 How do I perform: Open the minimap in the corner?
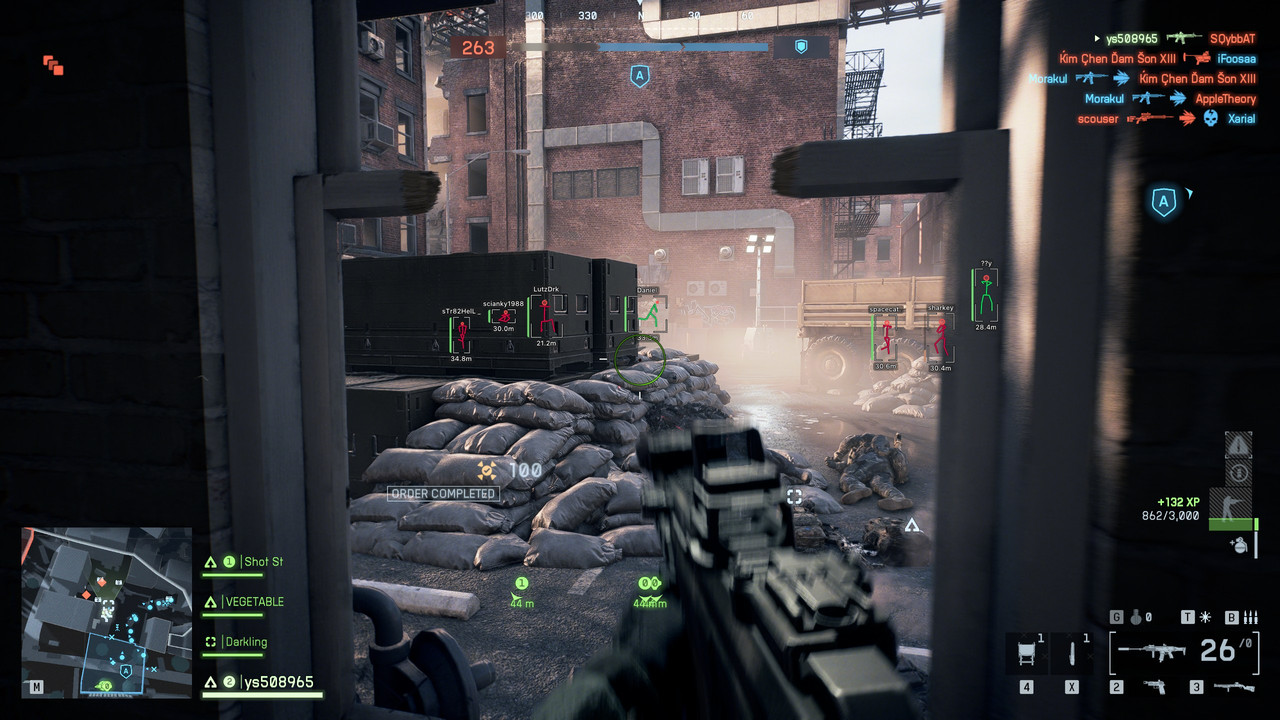coord(106,610)
